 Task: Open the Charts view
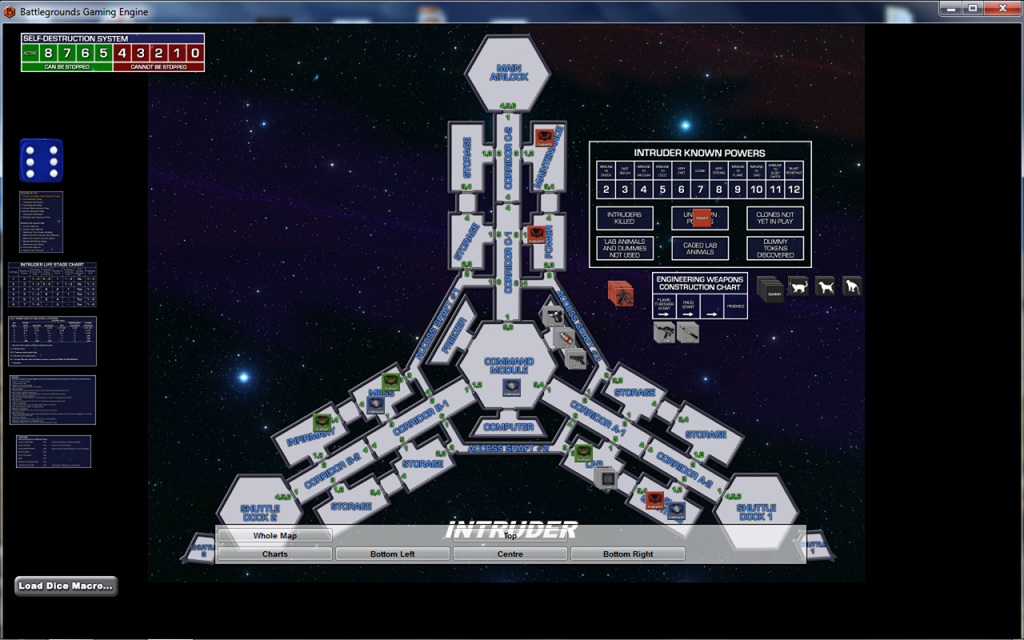(274, 553)
